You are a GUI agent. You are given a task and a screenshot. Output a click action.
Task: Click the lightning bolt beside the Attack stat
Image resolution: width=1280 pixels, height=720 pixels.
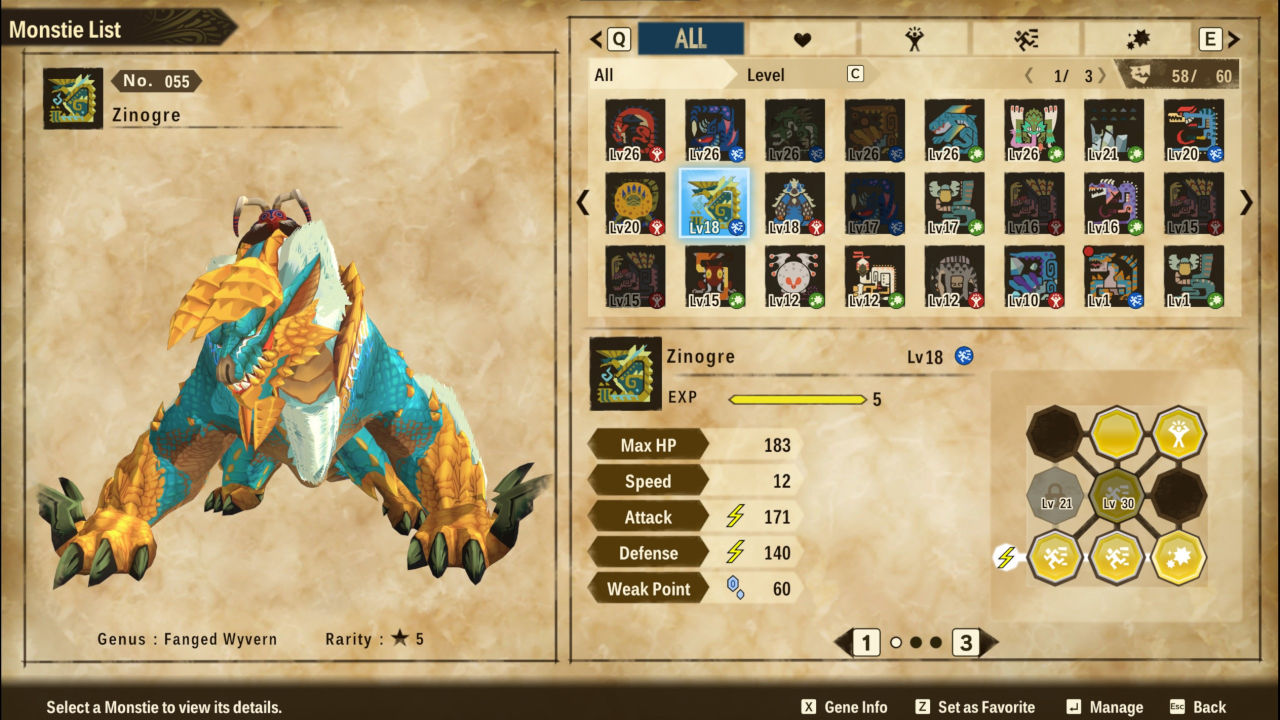733,517
